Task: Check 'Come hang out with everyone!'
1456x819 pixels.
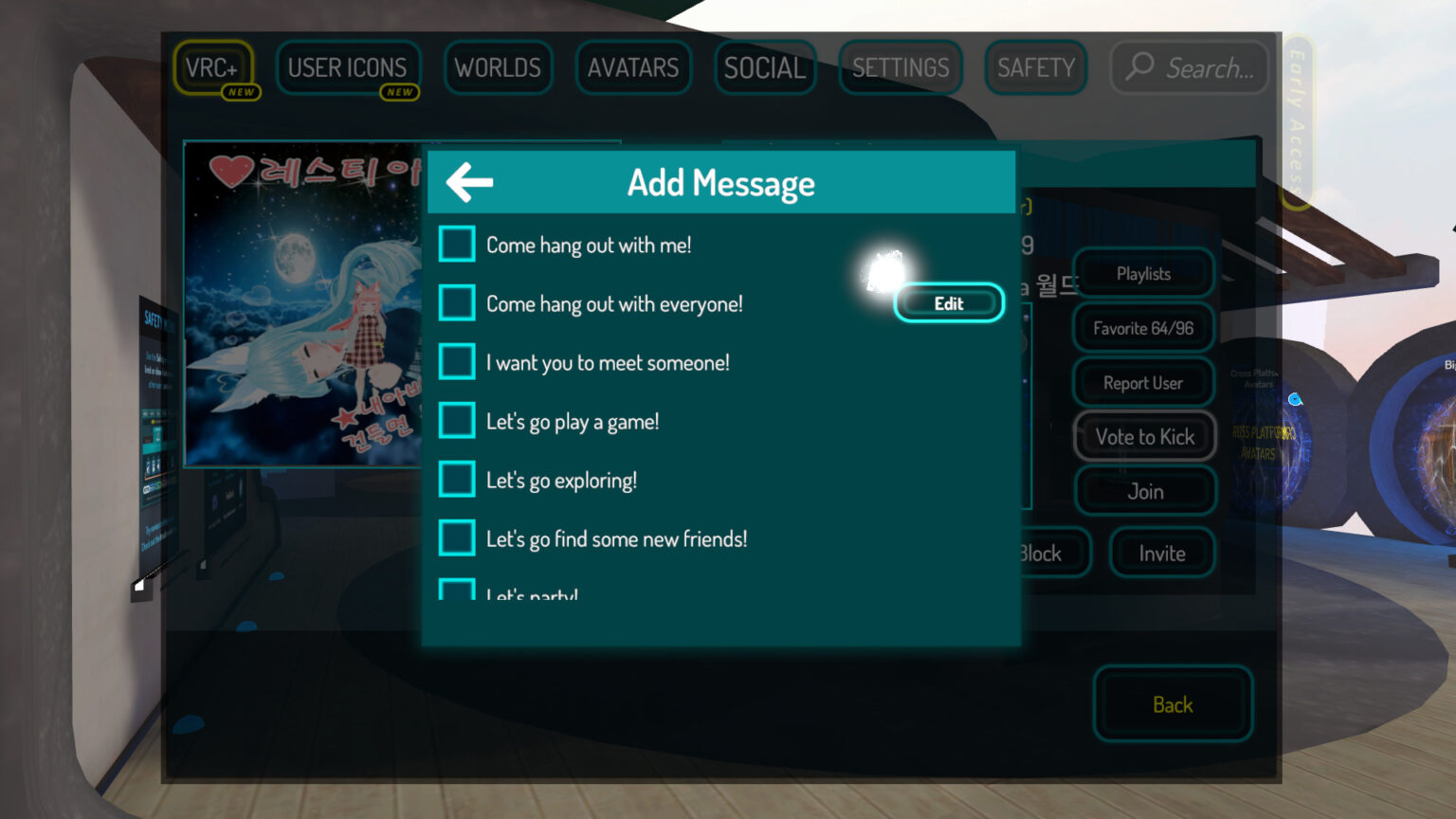Action: [457, 302]
